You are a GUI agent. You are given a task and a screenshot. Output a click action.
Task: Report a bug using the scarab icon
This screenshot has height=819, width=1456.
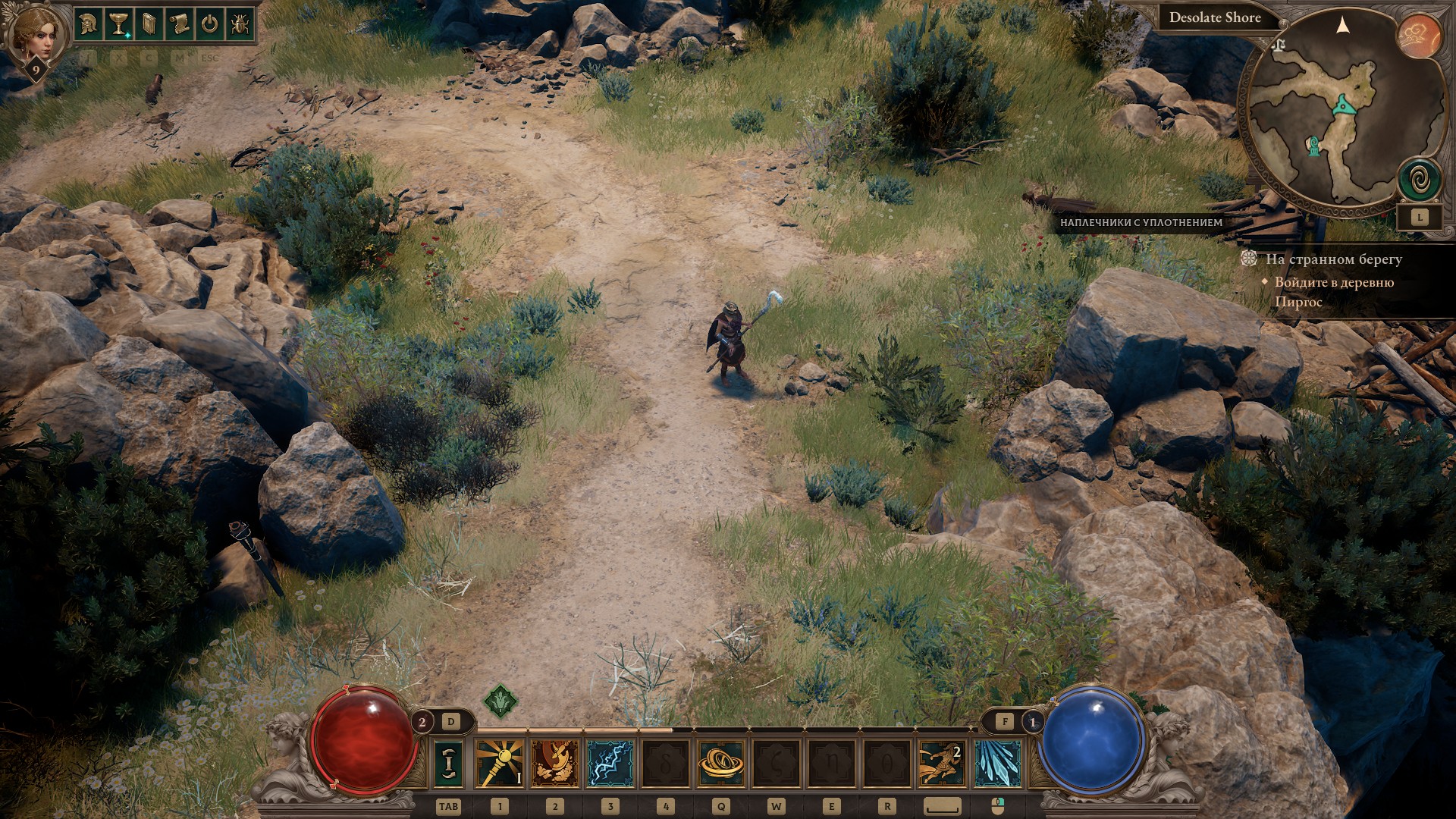point(240,25)
